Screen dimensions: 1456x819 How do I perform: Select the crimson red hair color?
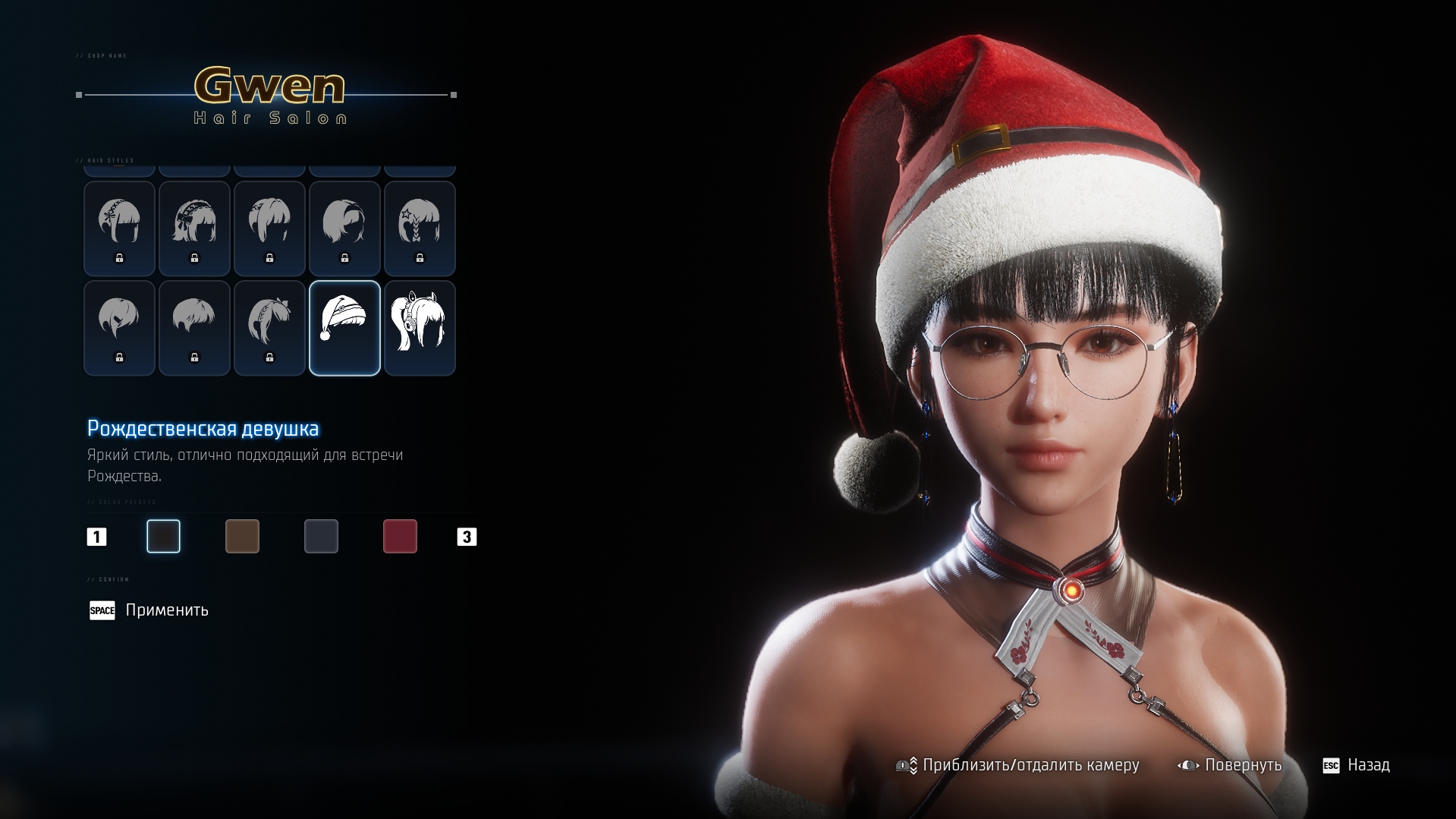pyautogui.click(x=400, y=537)
